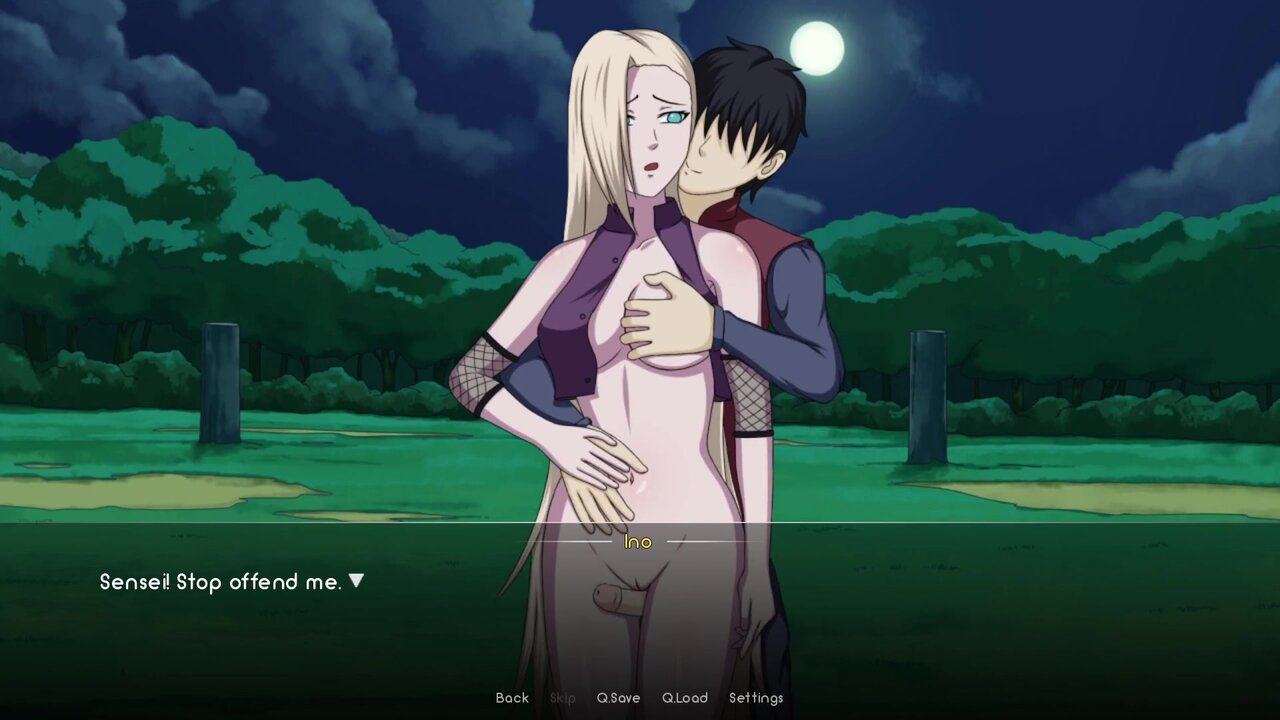This screenshot has width=1280, height=720.
Task: Advance dialogue via the white arrow indicator
Action: [356, 581]
